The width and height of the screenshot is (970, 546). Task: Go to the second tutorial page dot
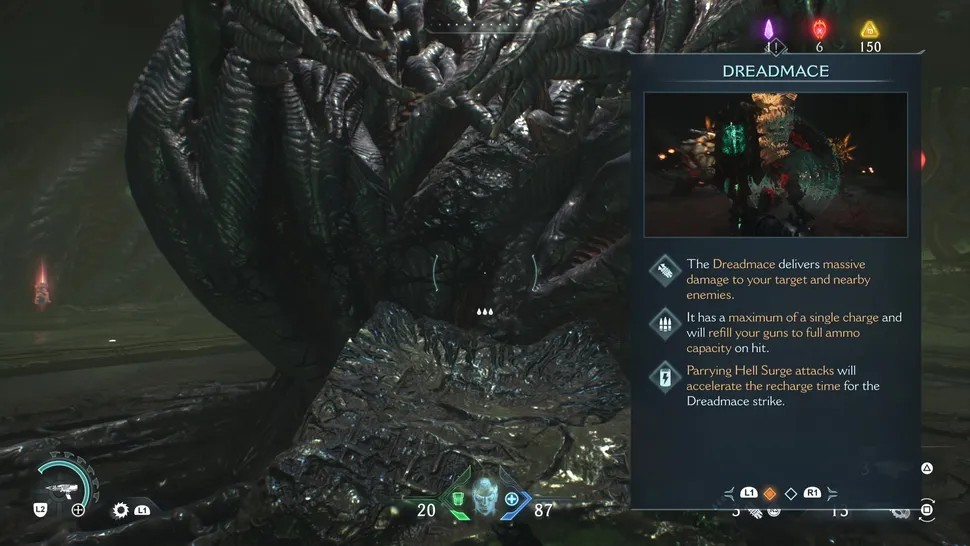790,493
